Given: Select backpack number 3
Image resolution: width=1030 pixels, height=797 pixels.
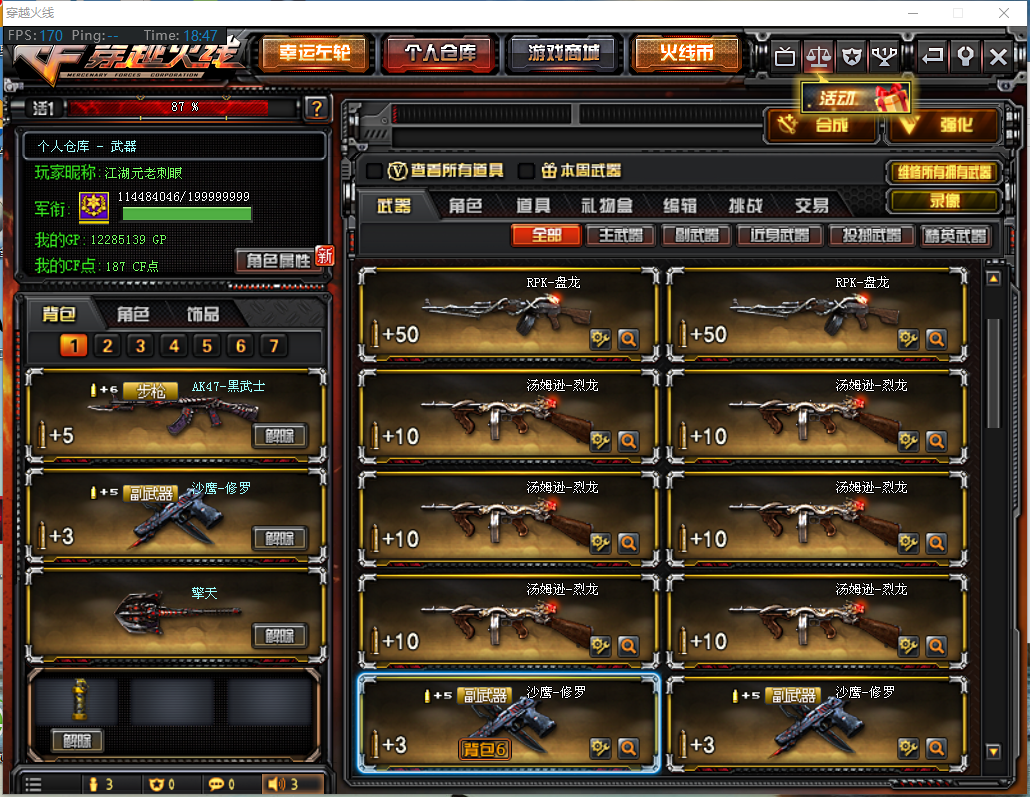Looking at the screenshot, I should (140, 346).
